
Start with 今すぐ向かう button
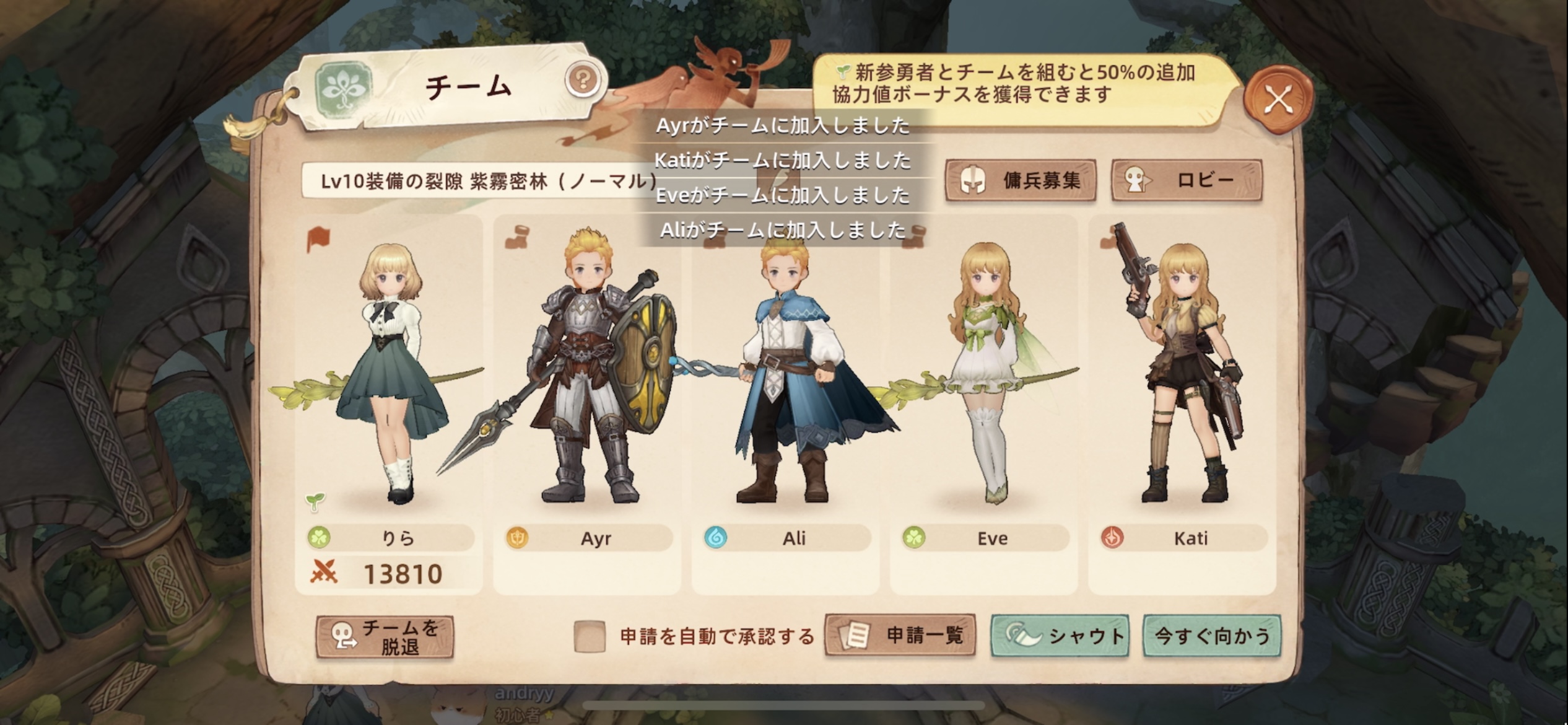tap(1212, 636)
